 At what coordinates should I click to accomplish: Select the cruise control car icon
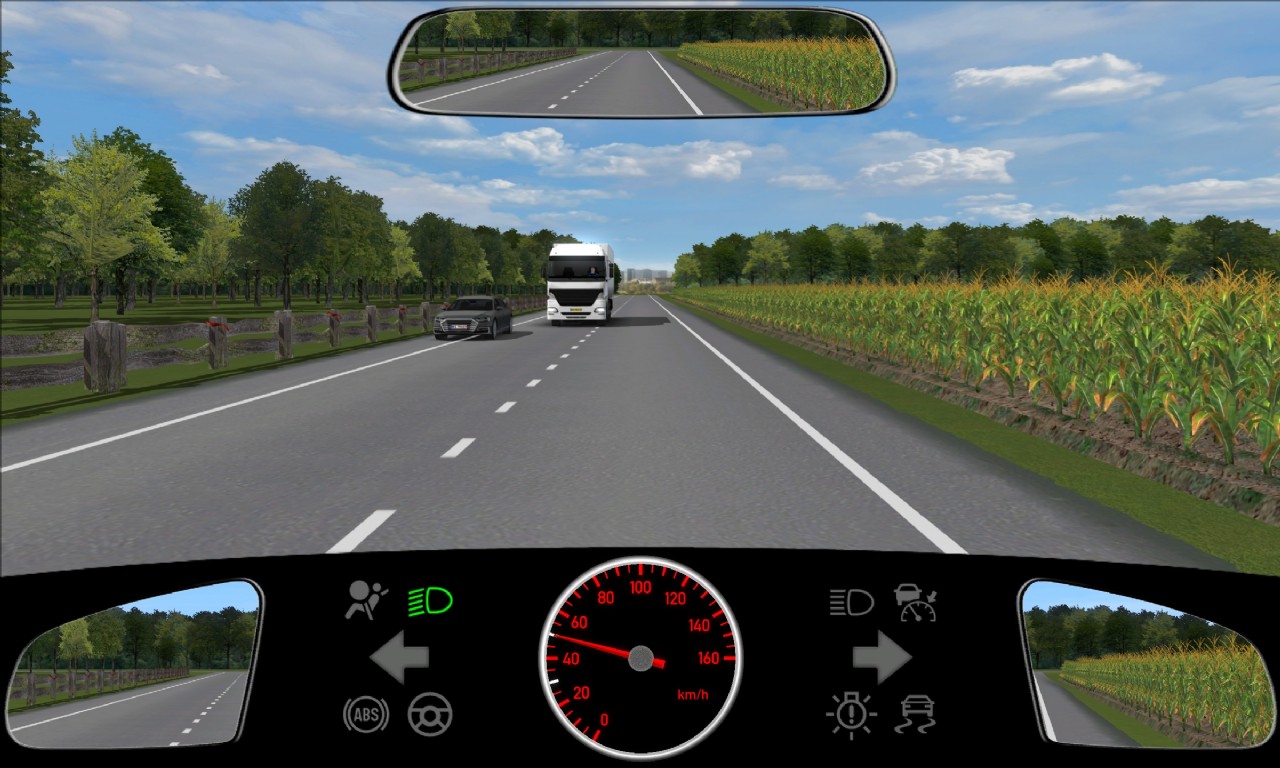click(915, 602)
